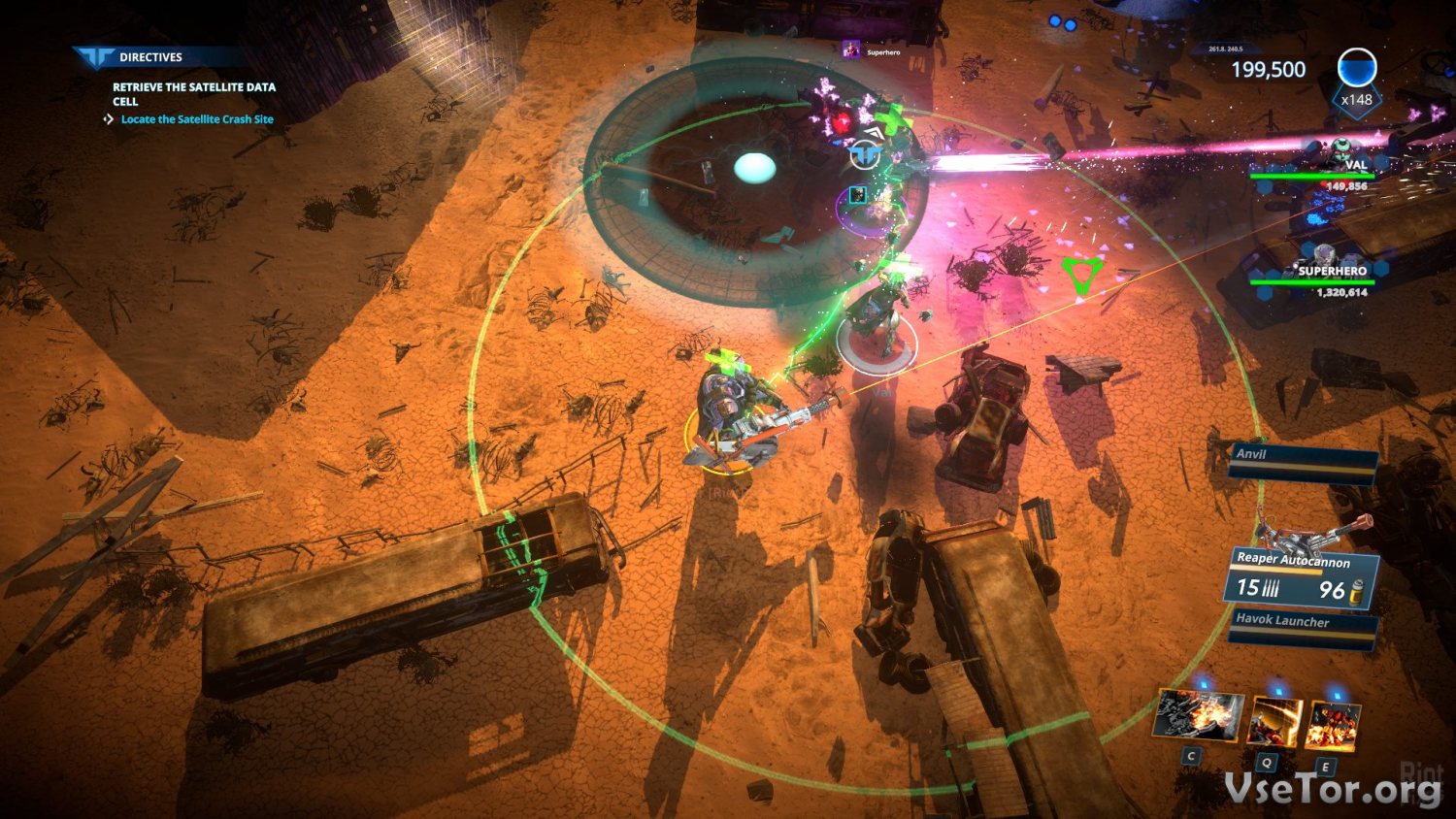Select the Locate the Satellite Crash Site objective

197,119
